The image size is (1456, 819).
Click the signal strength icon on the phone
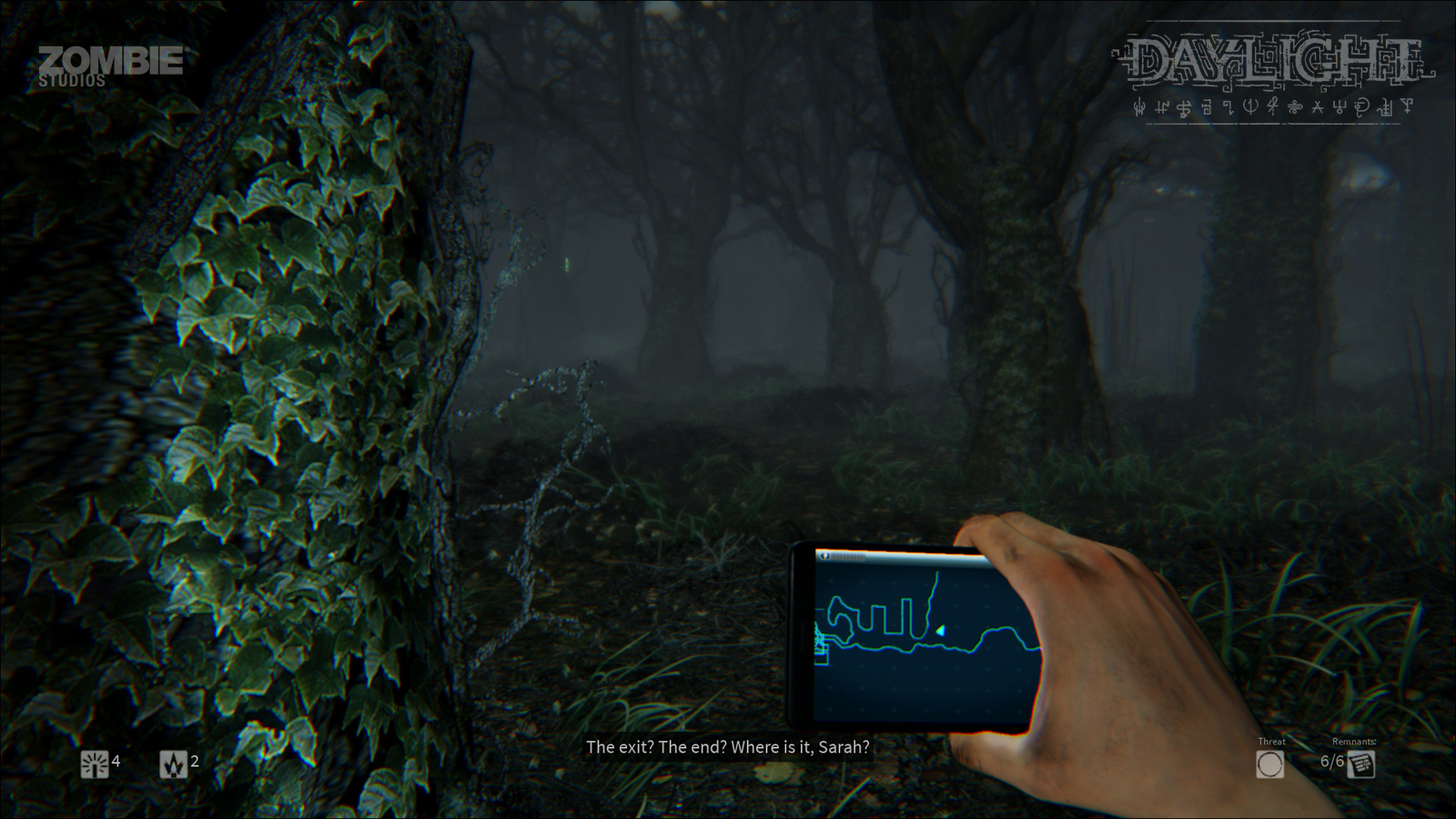(x=849, y=556)
